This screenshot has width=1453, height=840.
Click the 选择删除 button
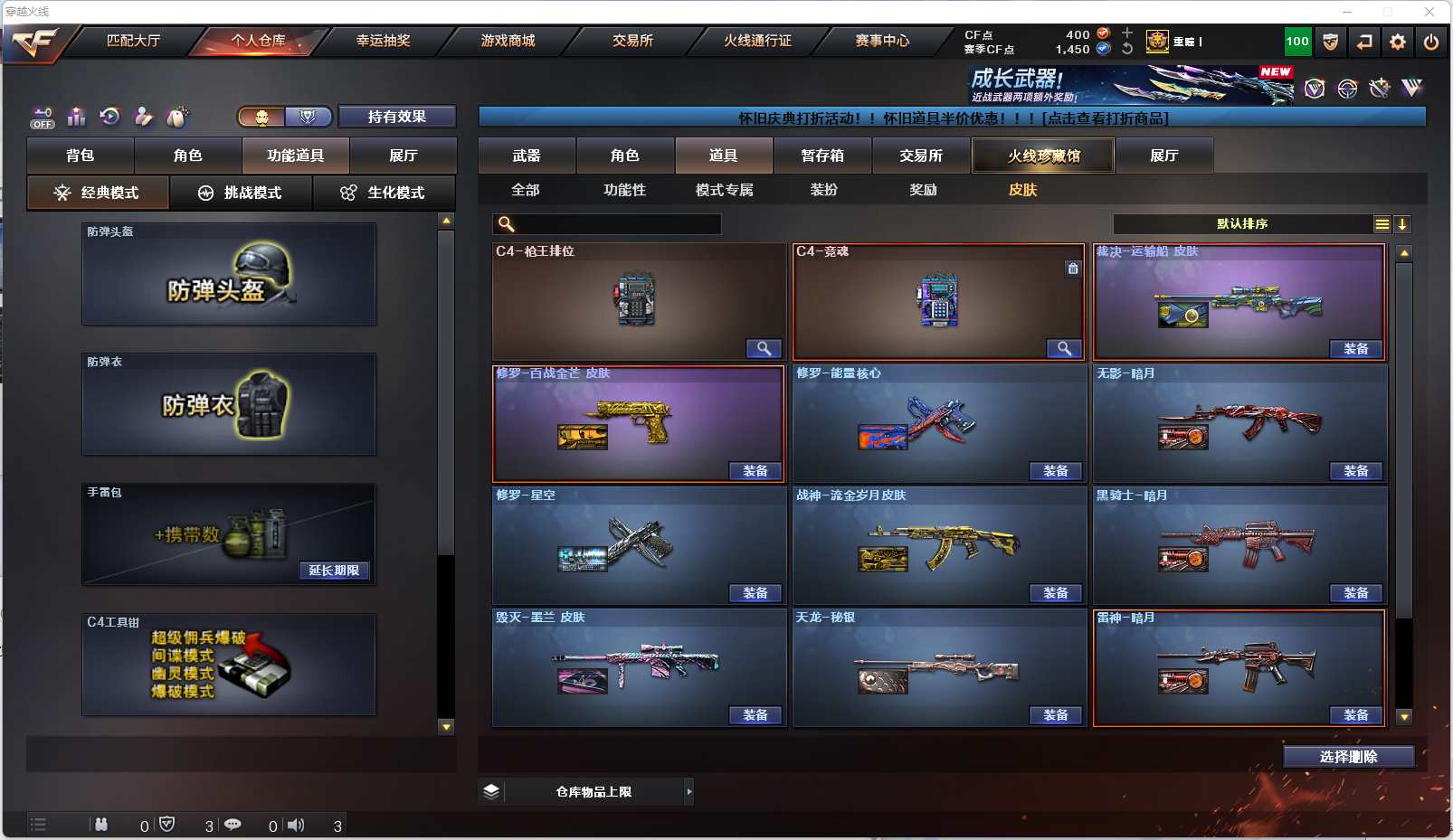pos(1348,757)
